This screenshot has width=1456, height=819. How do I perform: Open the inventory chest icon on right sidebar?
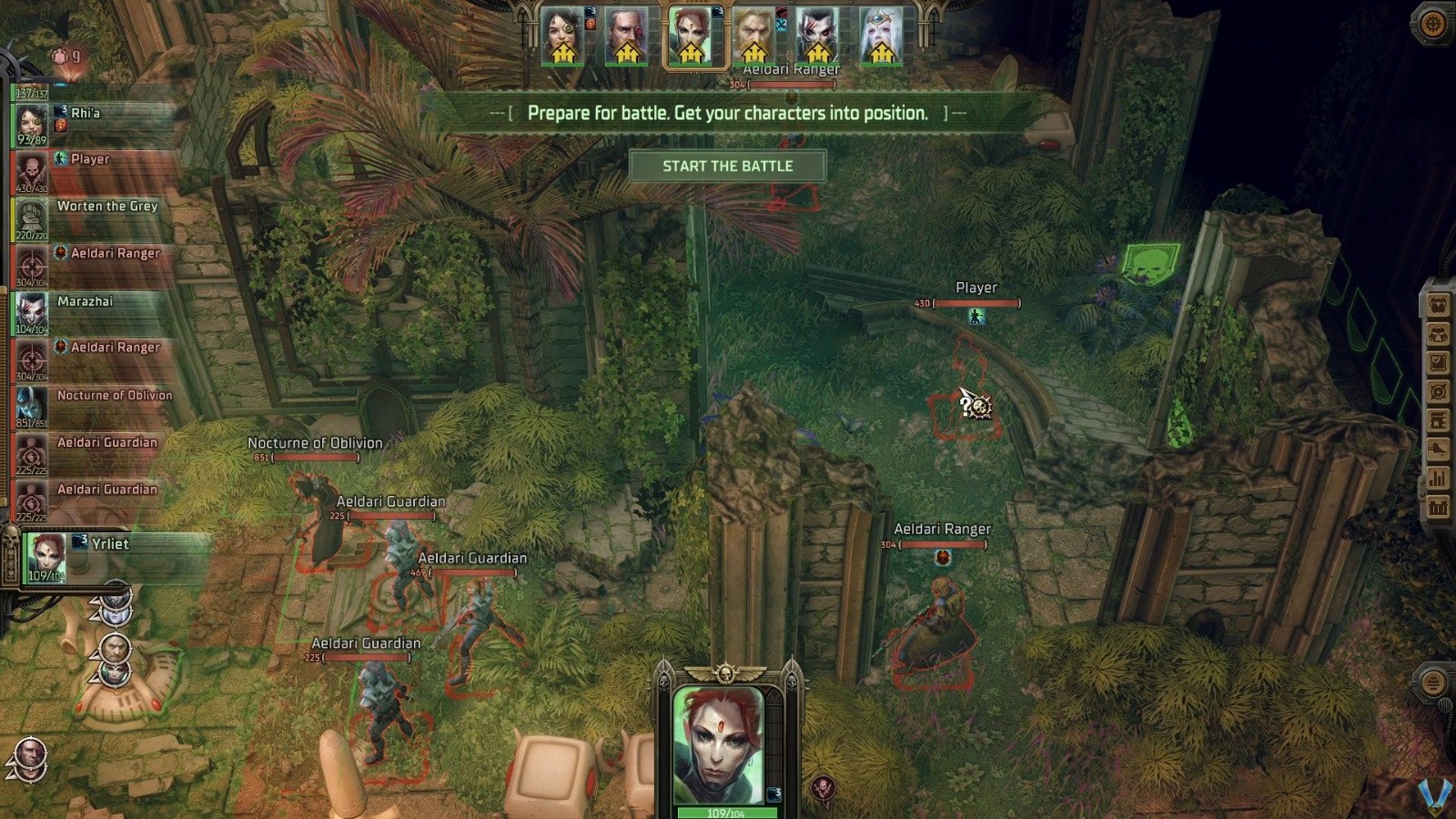[x=1438, y=305]
